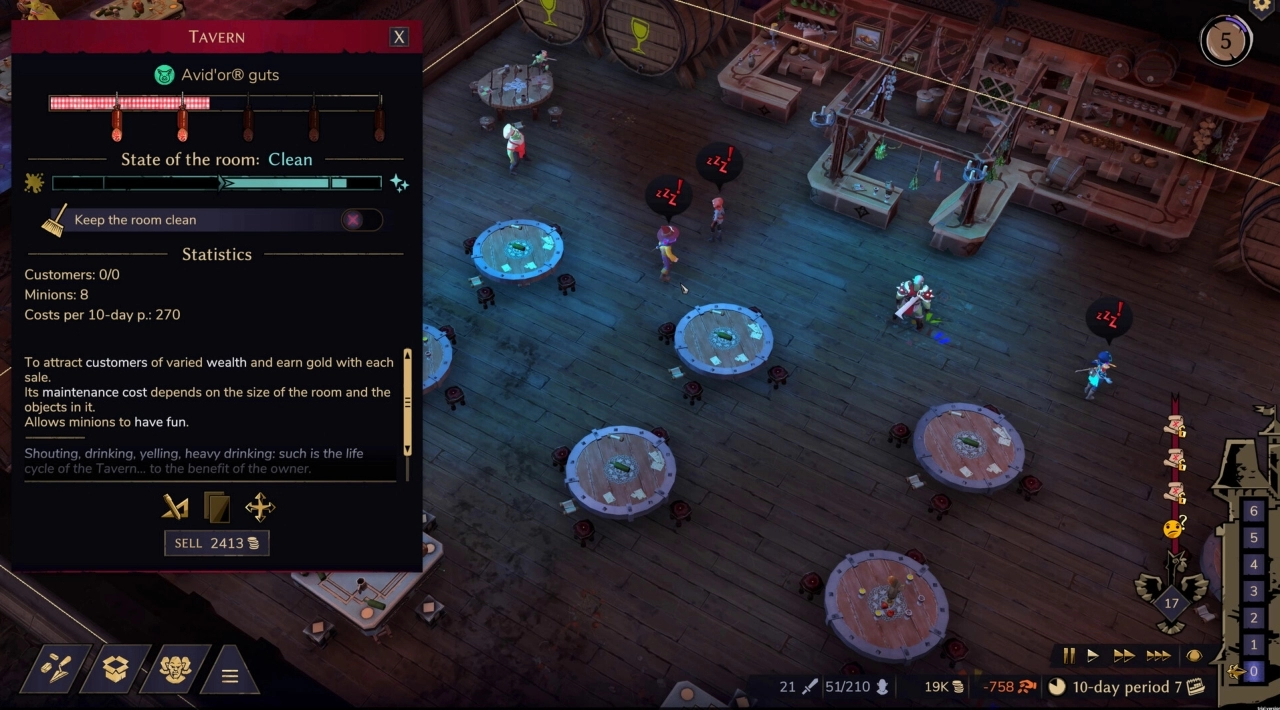This screenshot has height=710, width=1280.
Task: Open the box objects menu
Action: pyautogui.click(x=116, y=669)
